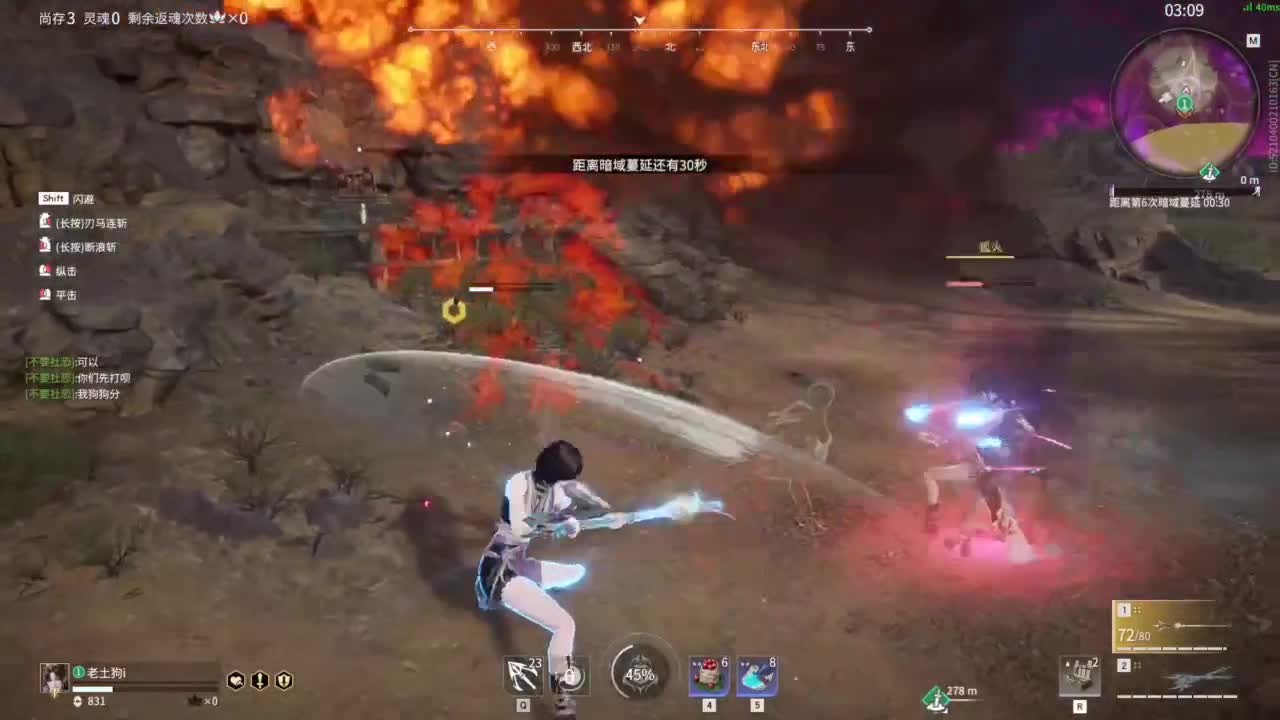This screenshot has height=720, width=1280.
Task: Click the player avatar of 老土狗i
Action: click(54, 678)
